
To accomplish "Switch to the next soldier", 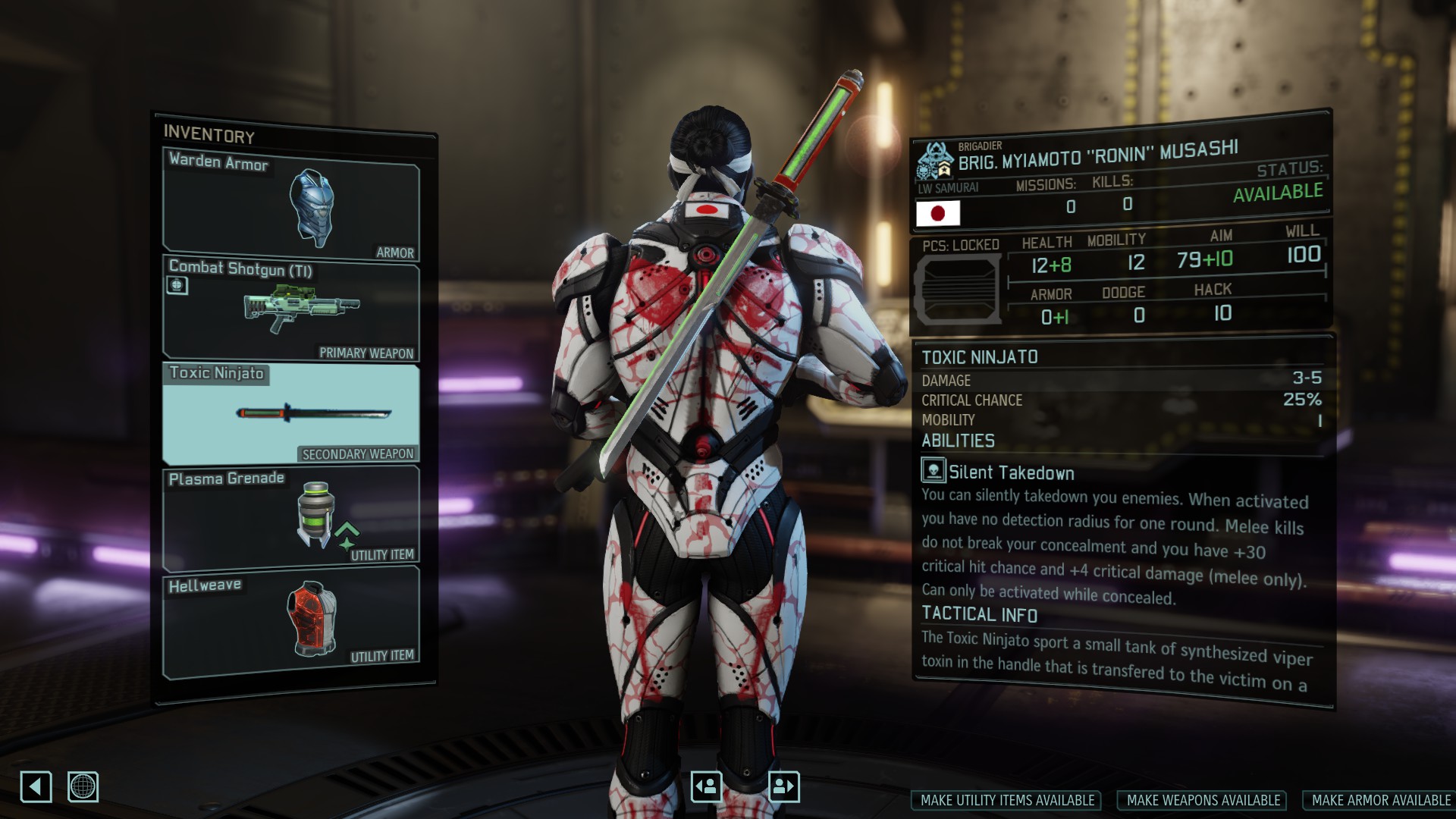I will pyautogui.click(x=784, y=786).
